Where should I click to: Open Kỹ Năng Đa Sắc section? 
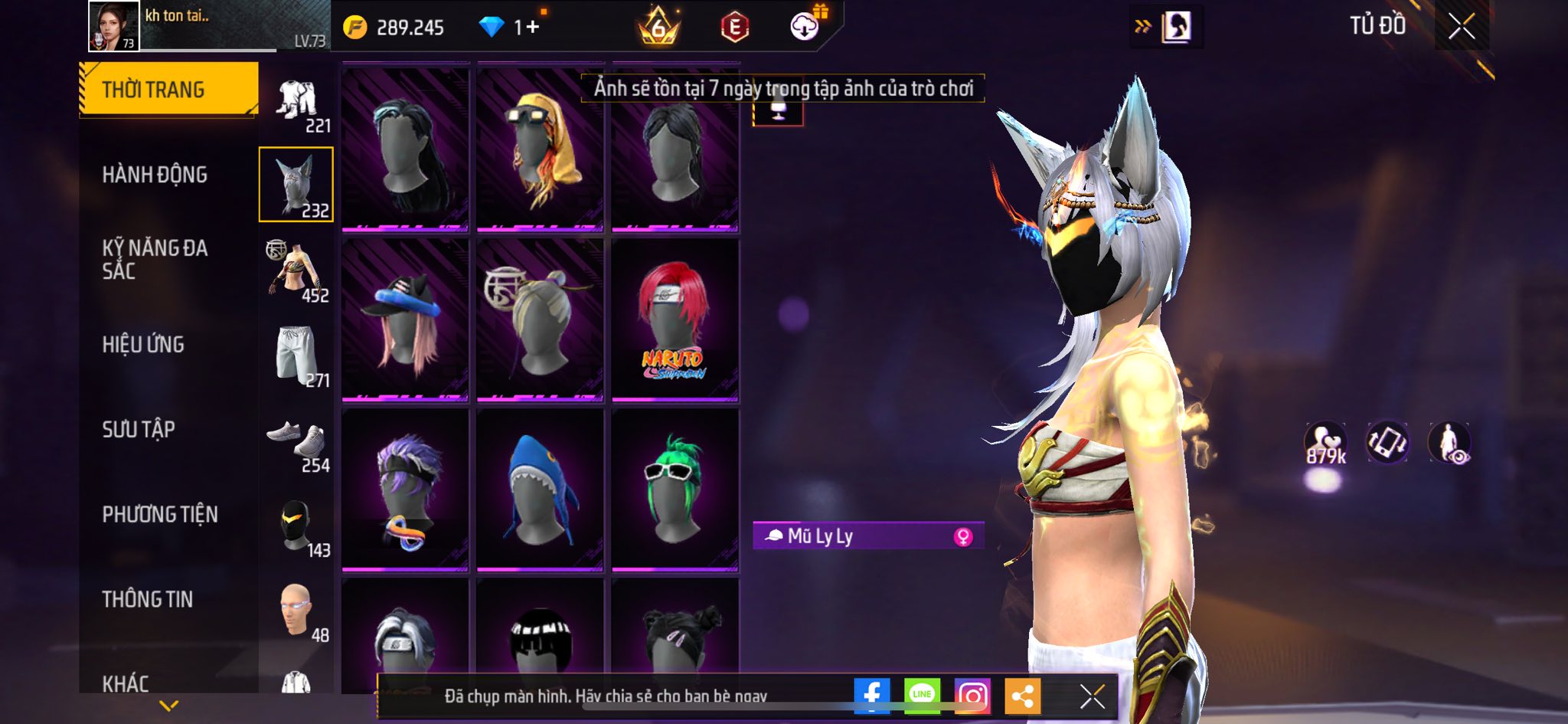pos(155,259)
